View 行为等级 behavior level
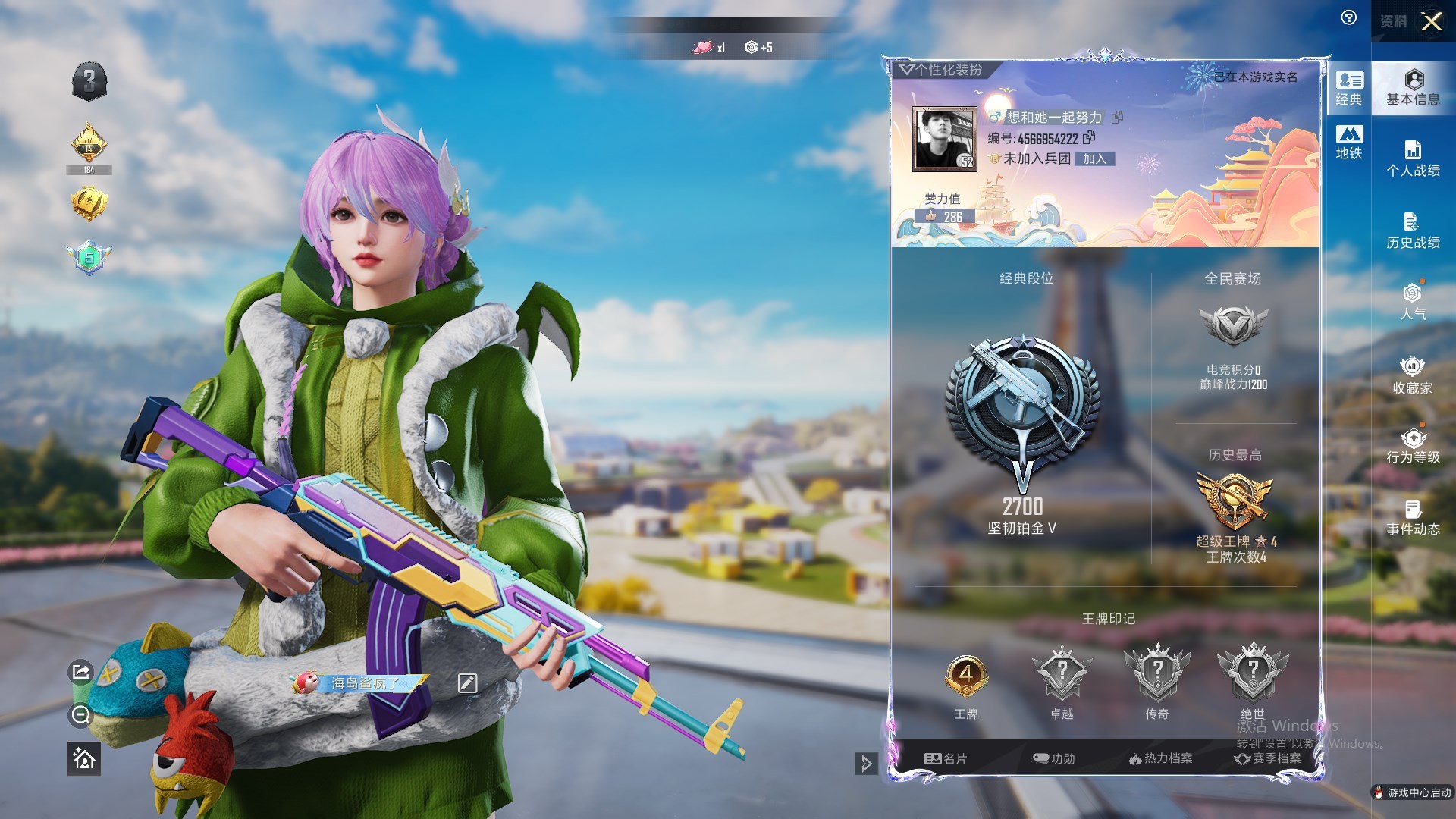Viewport: 1456px width, 819px height. 1413,446
